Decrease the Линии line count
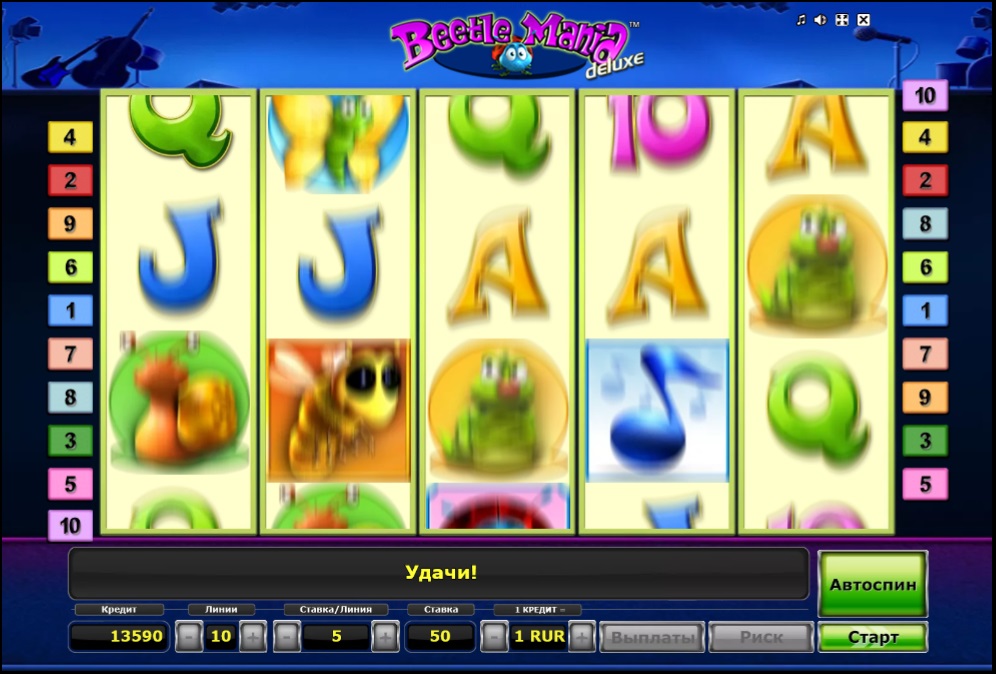The image size is (996, 674). 188,637
